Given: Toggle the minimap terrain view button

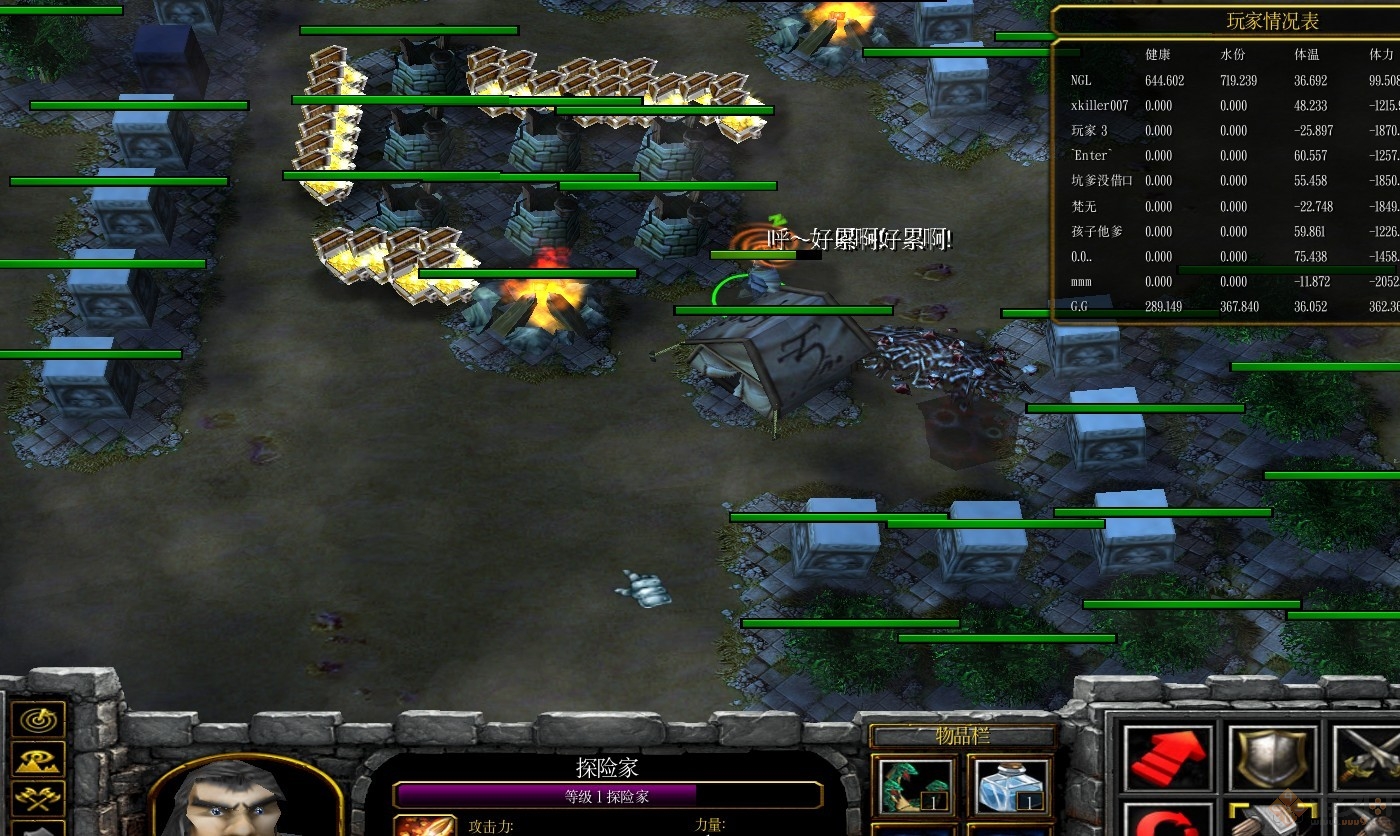Looking at the screenshot, I should pyautogui.click(x=38, y=759).
